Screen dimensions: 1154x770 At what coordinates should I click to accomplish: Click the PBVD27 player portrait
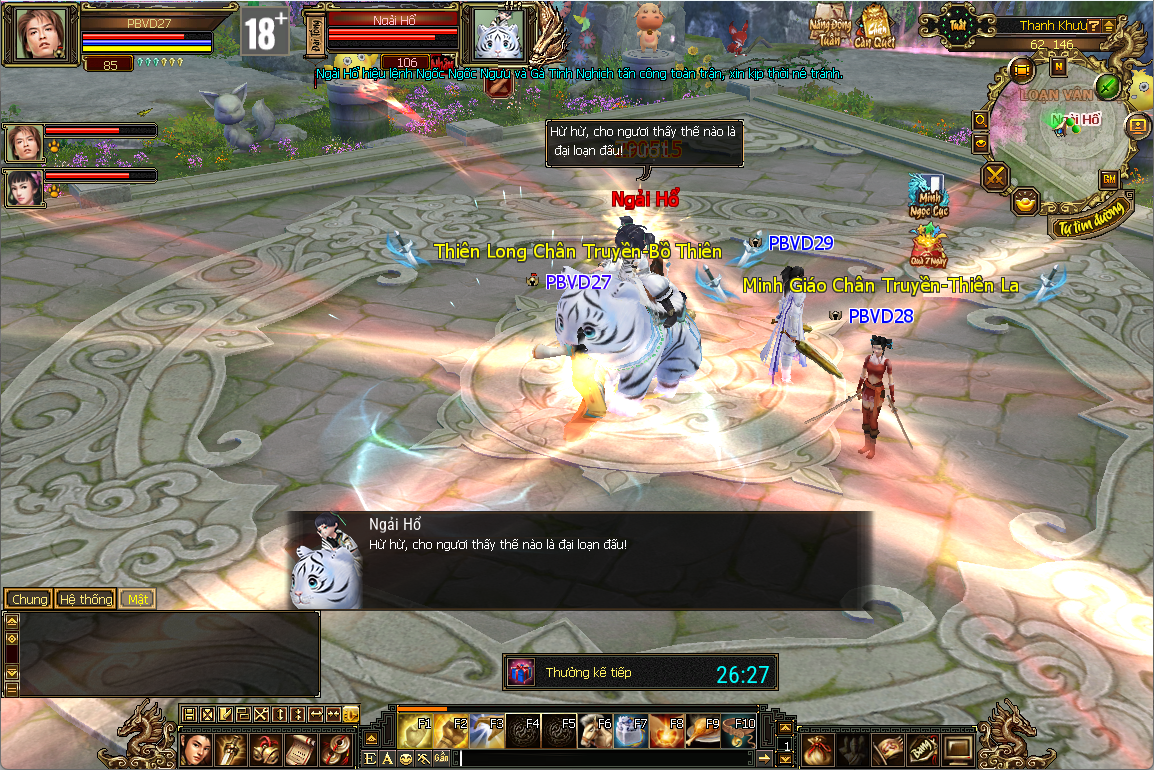click(x=41, y=34)
